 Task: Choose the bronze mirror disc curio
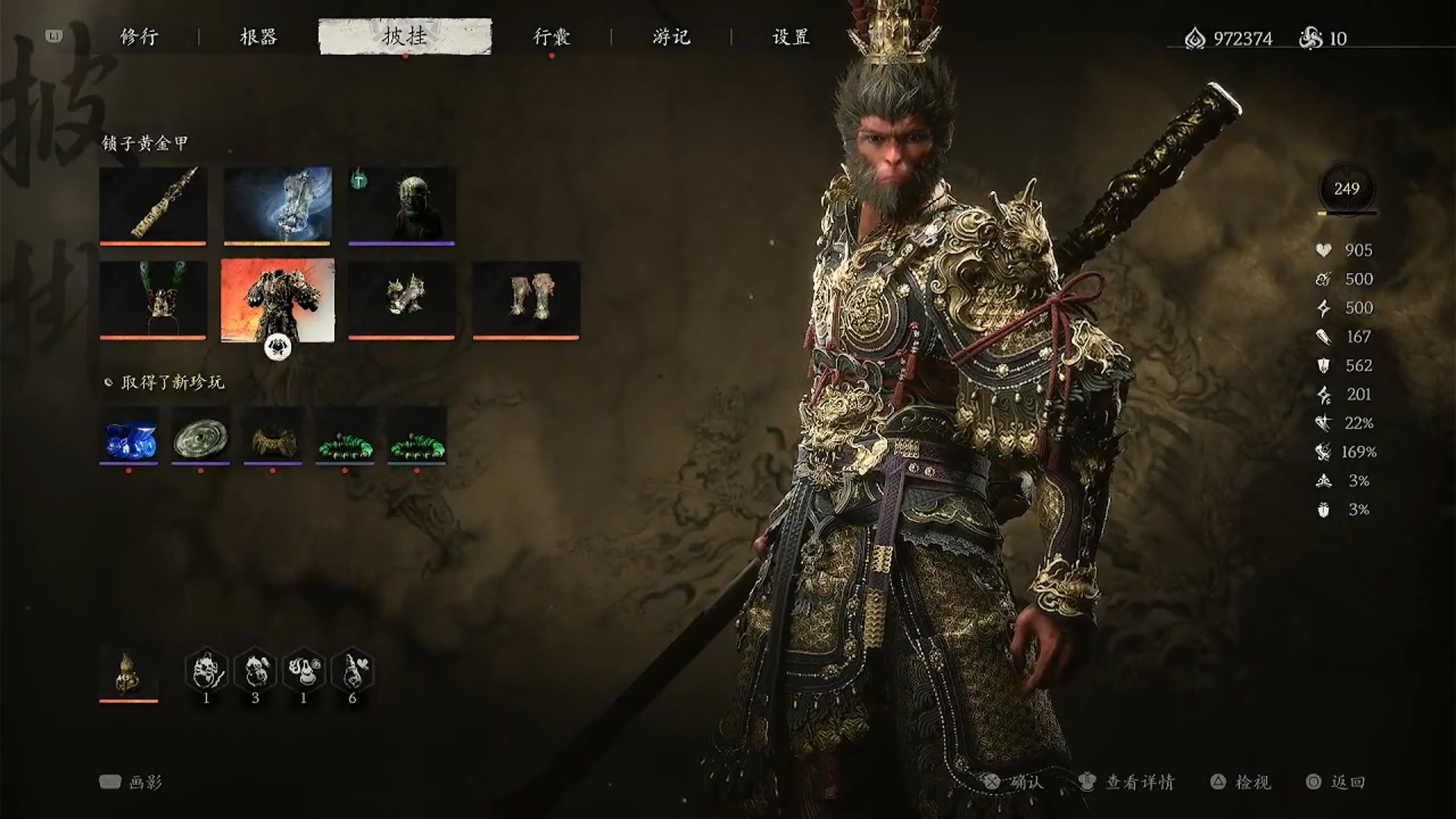point(201,436)
